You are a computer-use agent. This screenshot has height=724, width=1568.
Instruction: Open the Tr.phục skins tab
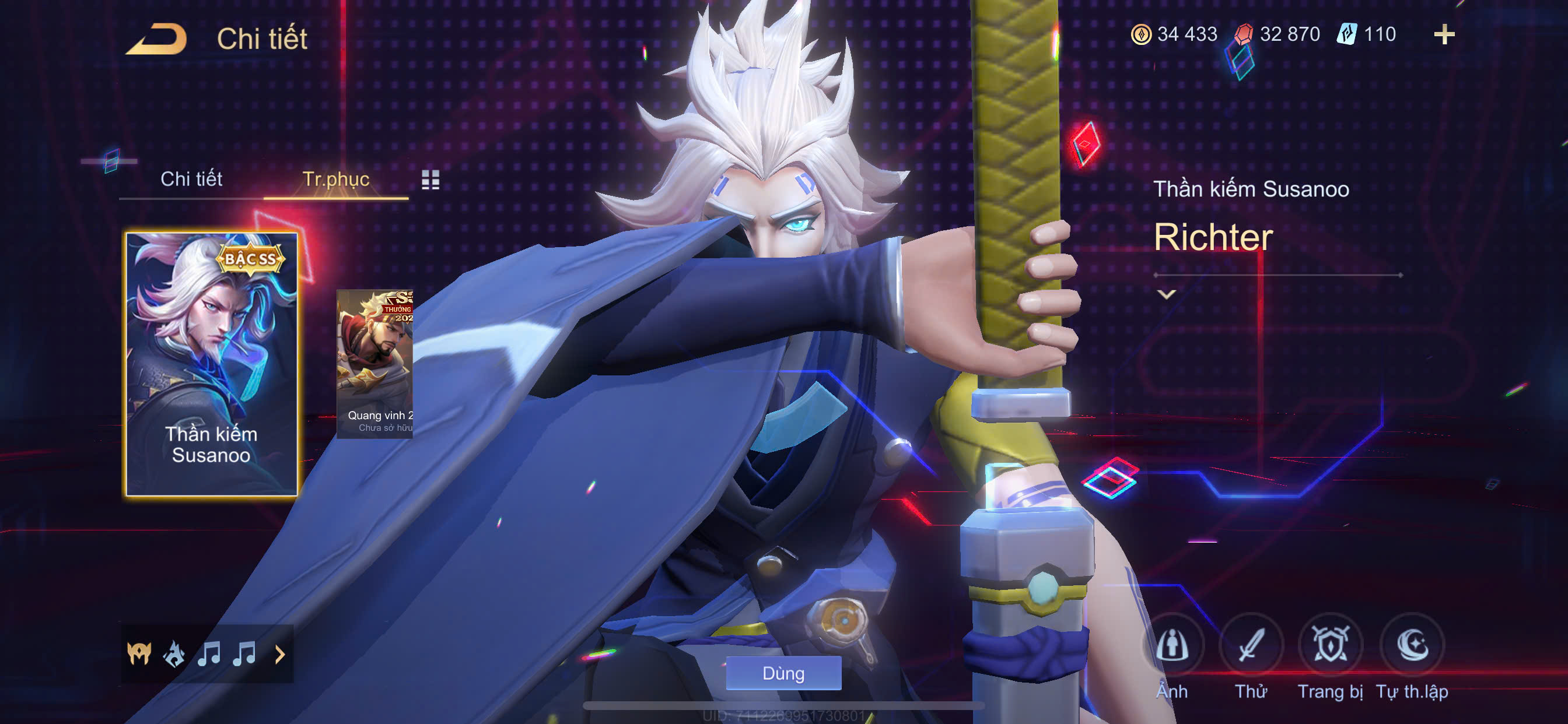tap(335, 179)
